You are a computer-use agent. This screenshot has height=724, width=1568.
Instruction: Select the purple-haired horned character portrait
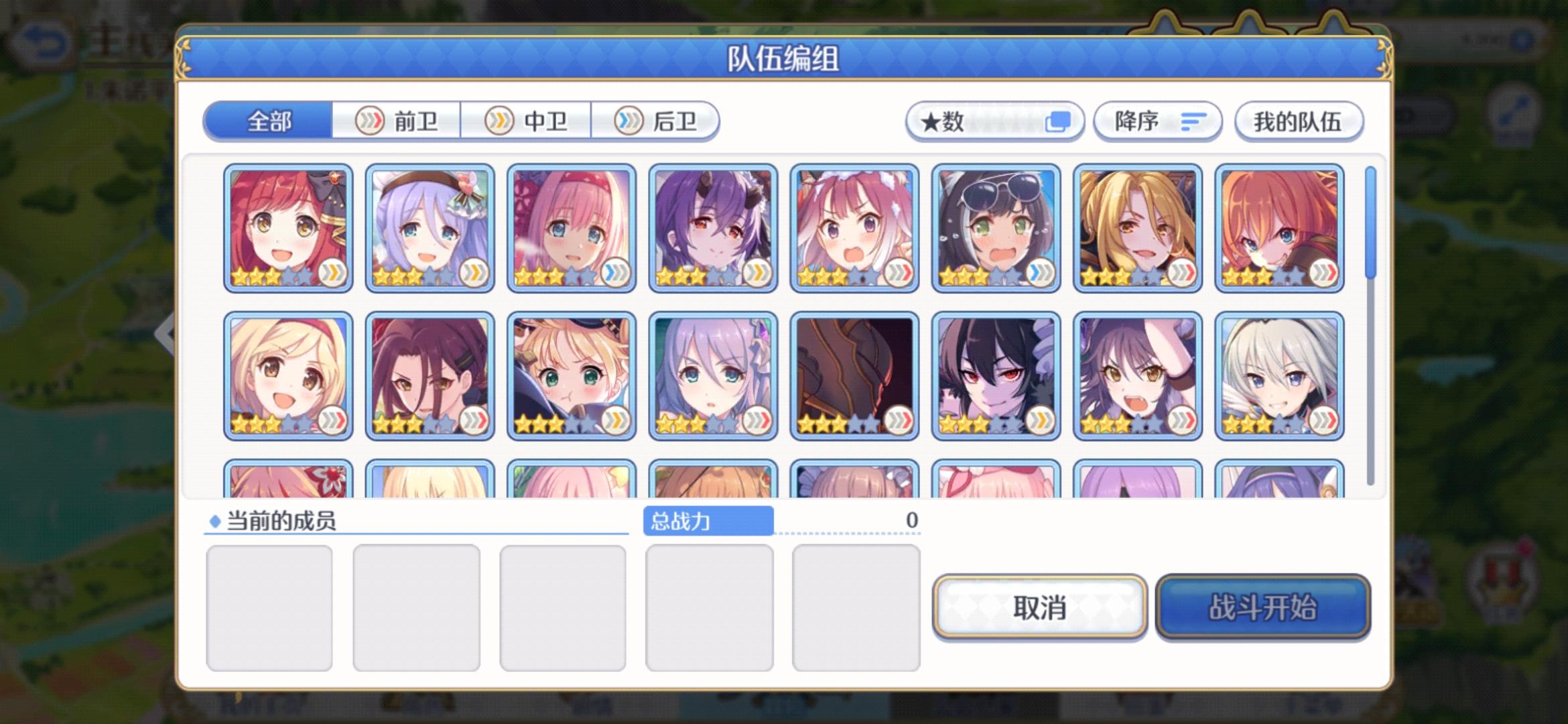click(x=713, y=226)
